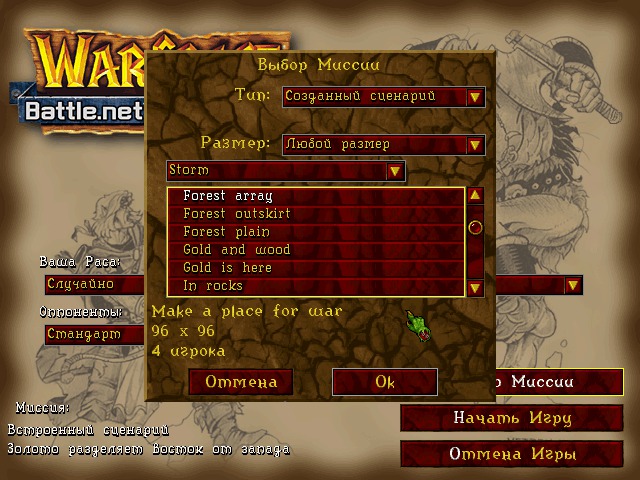Screen dimensions: 640x480
Task: Click the map list scroll-up arrow
Action: coord(475,196)
